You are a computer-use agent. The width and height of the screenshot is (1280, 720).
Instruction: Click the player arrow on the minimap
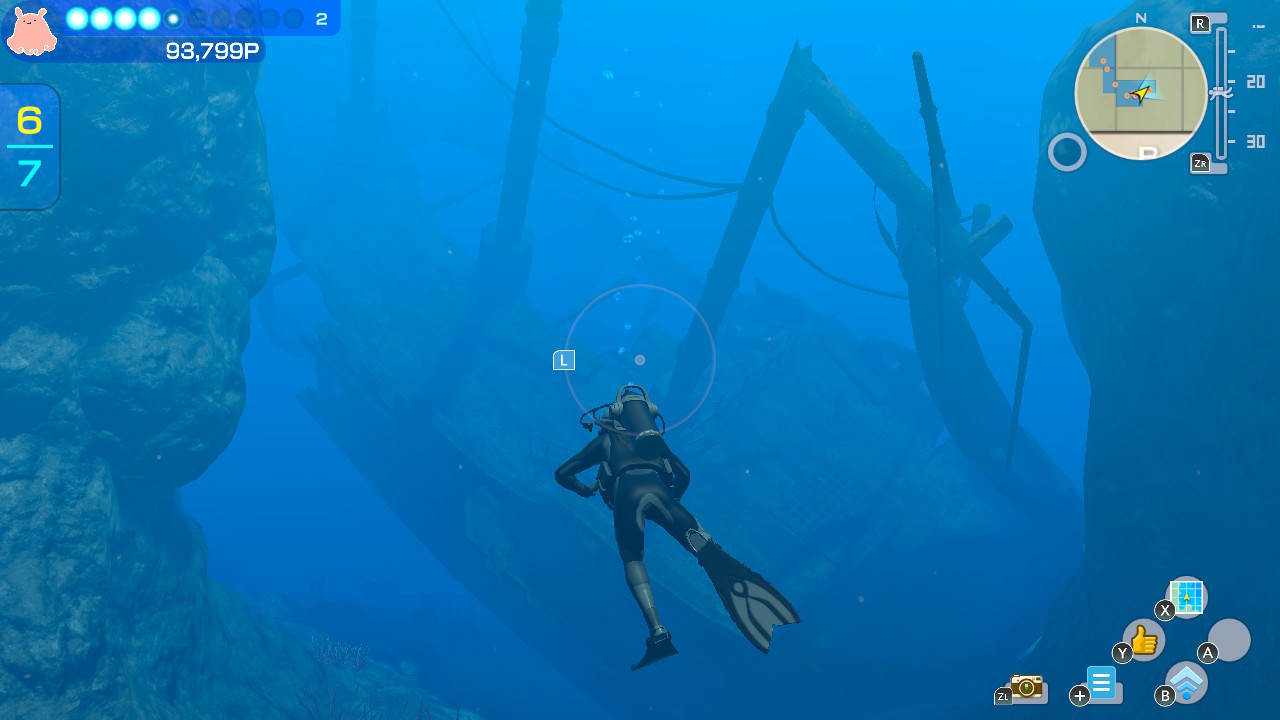coord(1142,93)
